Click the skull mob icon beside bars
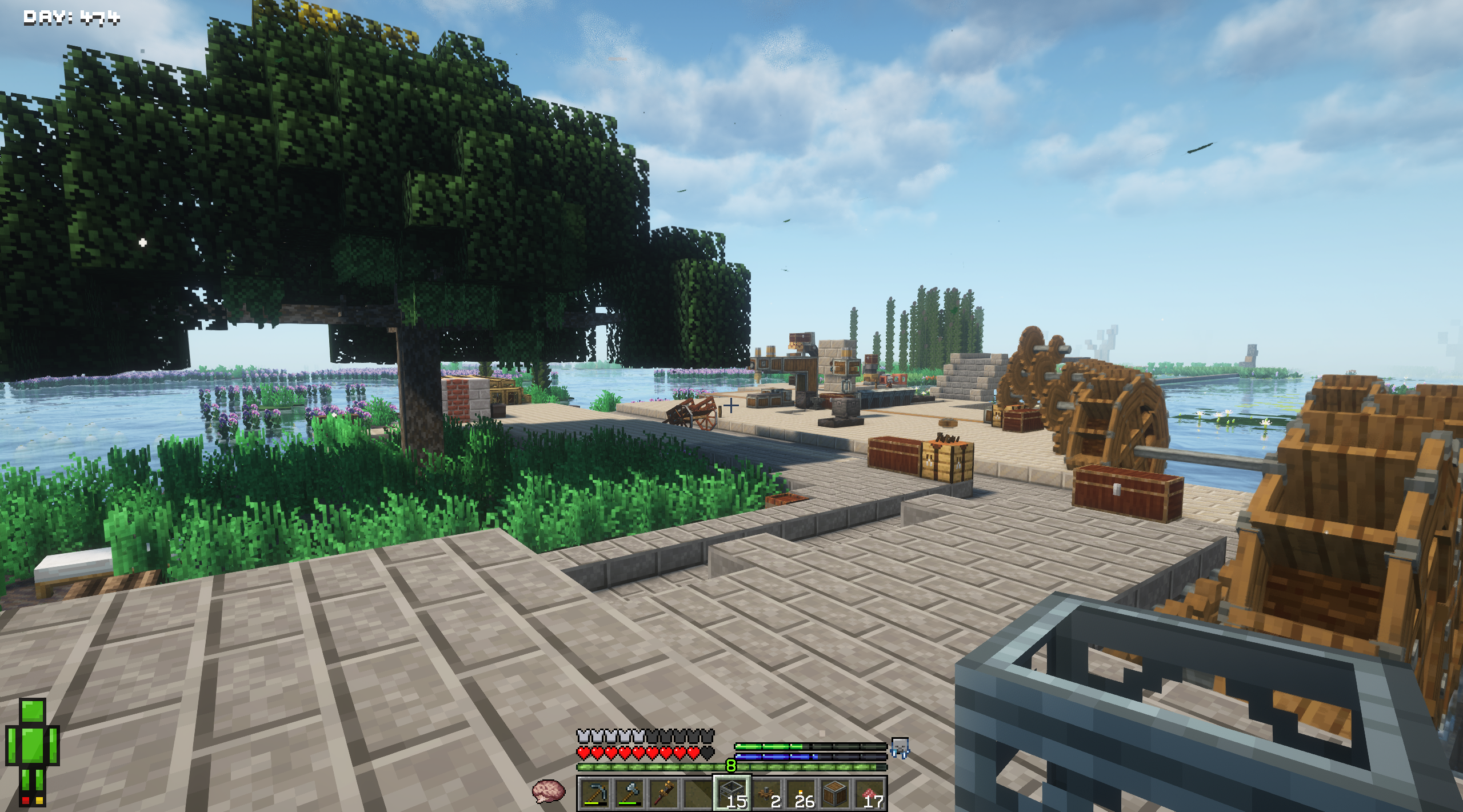1463x812 pixels. [900, 747]
